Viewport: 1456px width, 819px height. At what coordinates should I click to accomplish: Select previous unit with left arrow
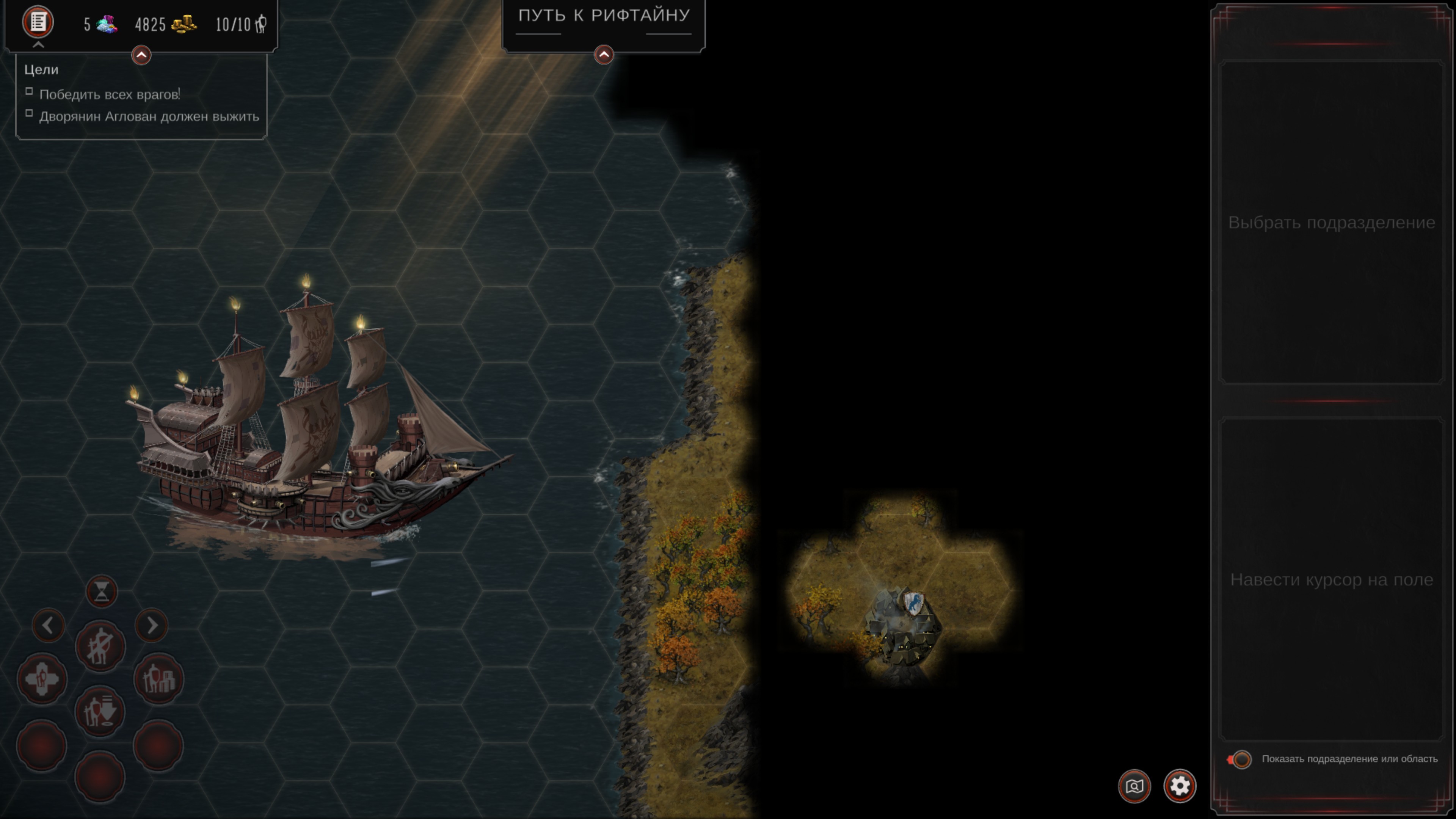pyautogui.click(x=48, y=626)
